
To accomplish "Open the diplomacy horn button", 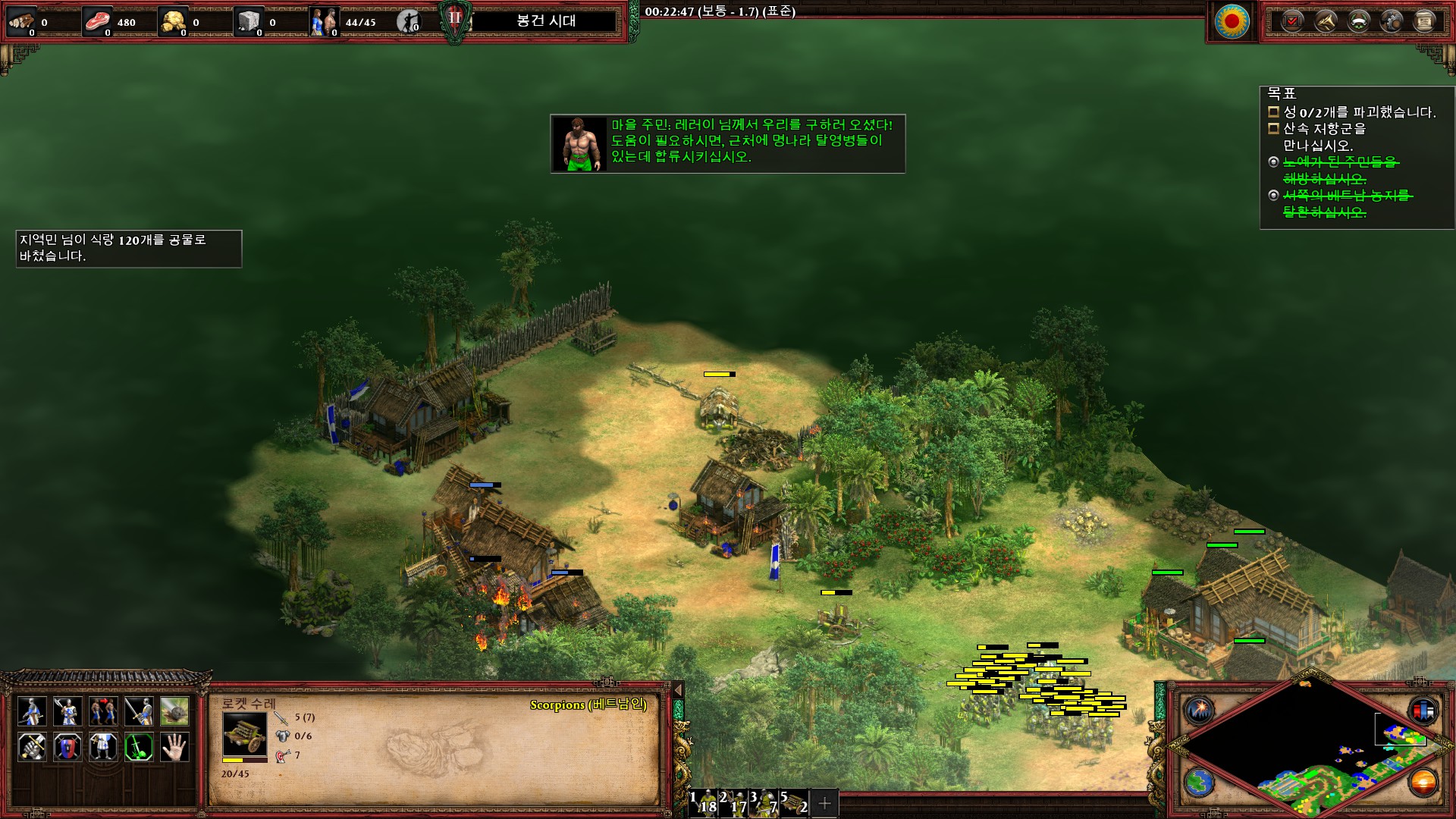I will [1325, 21].
